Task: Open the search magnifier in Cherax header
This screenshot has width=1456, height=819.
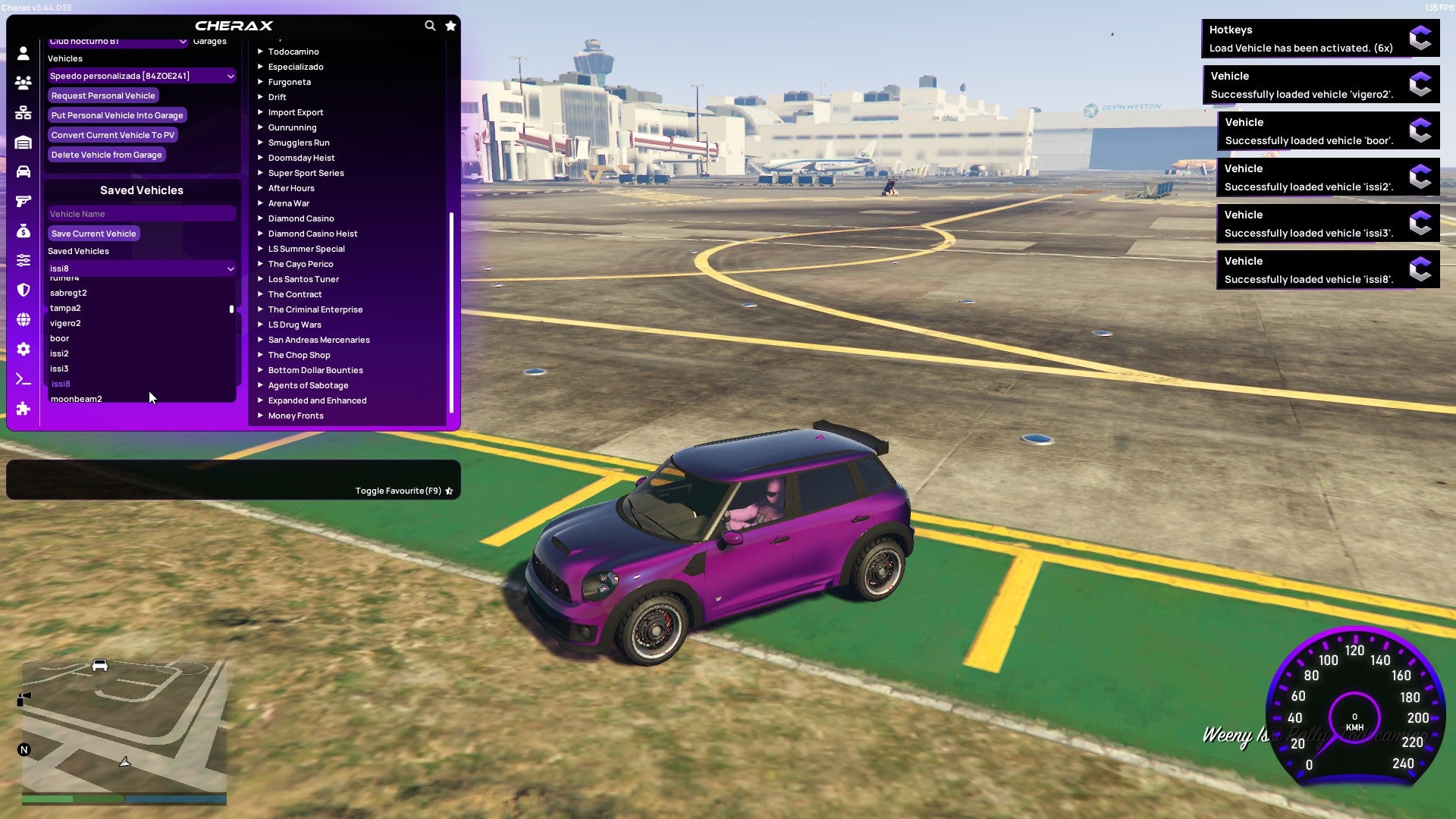Action: pos(430,25)
